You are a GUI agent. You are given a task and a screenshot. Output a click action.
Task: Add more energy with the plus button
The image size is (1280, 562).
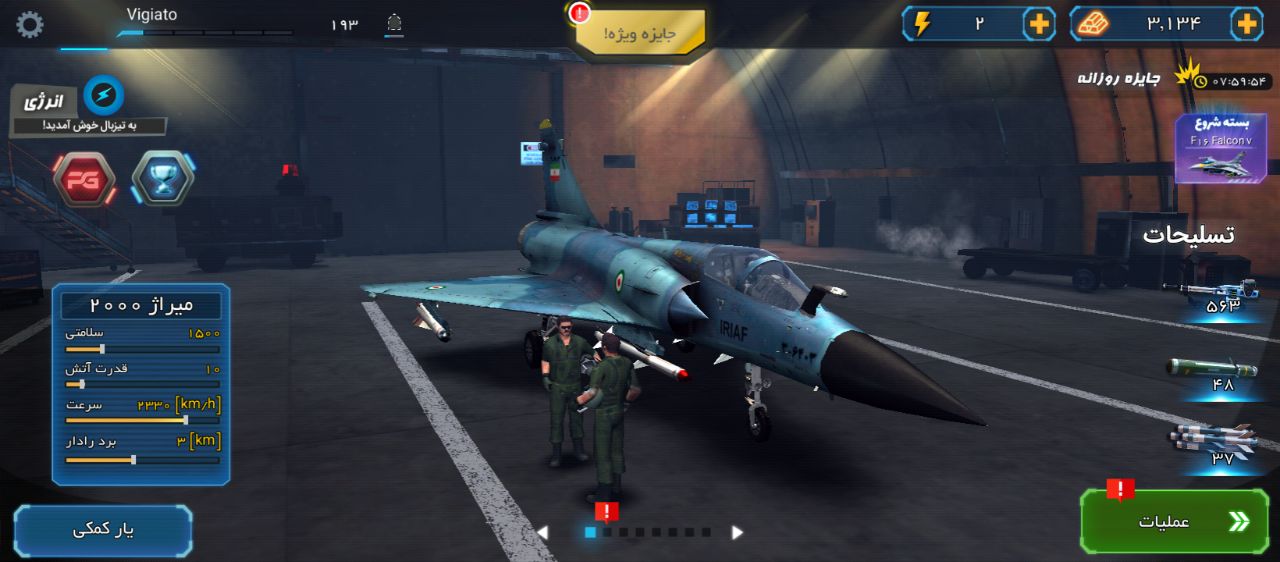pos(1040,24)
